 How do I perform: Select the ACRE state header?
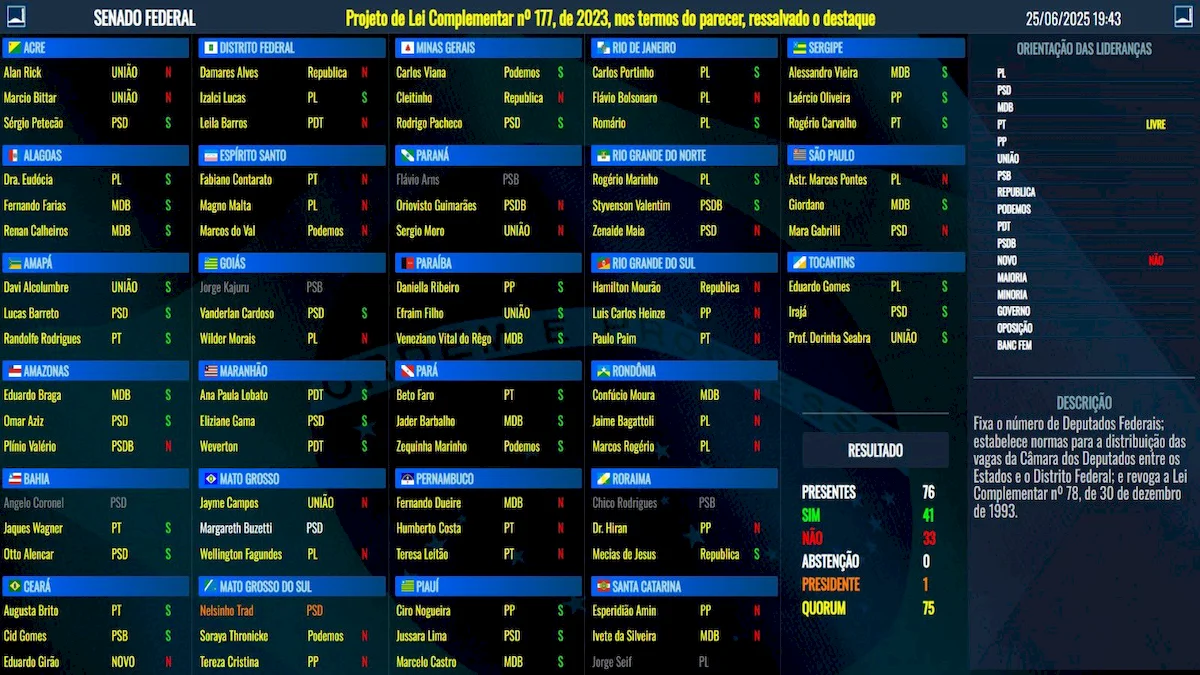tap(96, 48)
